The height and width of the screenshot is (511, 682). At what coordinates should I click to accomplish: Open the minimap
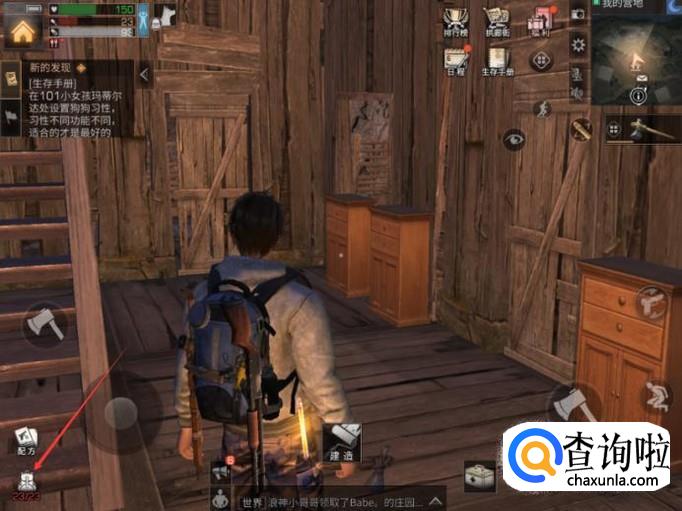tap(636, 62)
